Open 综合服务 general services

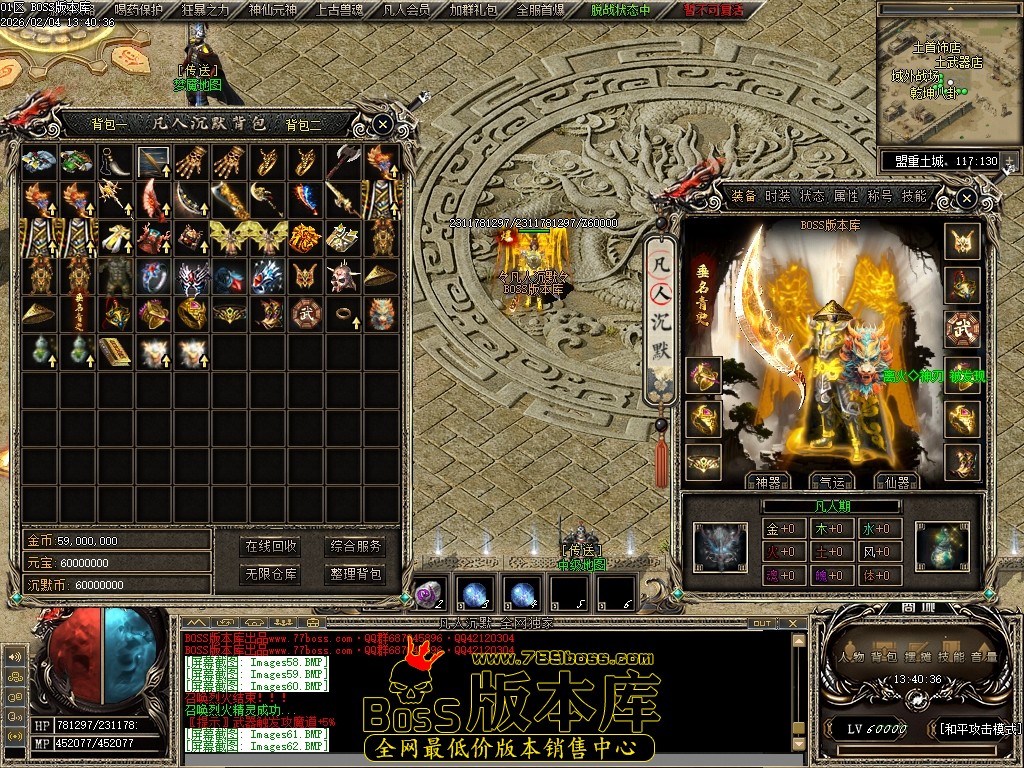tap(356, 546)
